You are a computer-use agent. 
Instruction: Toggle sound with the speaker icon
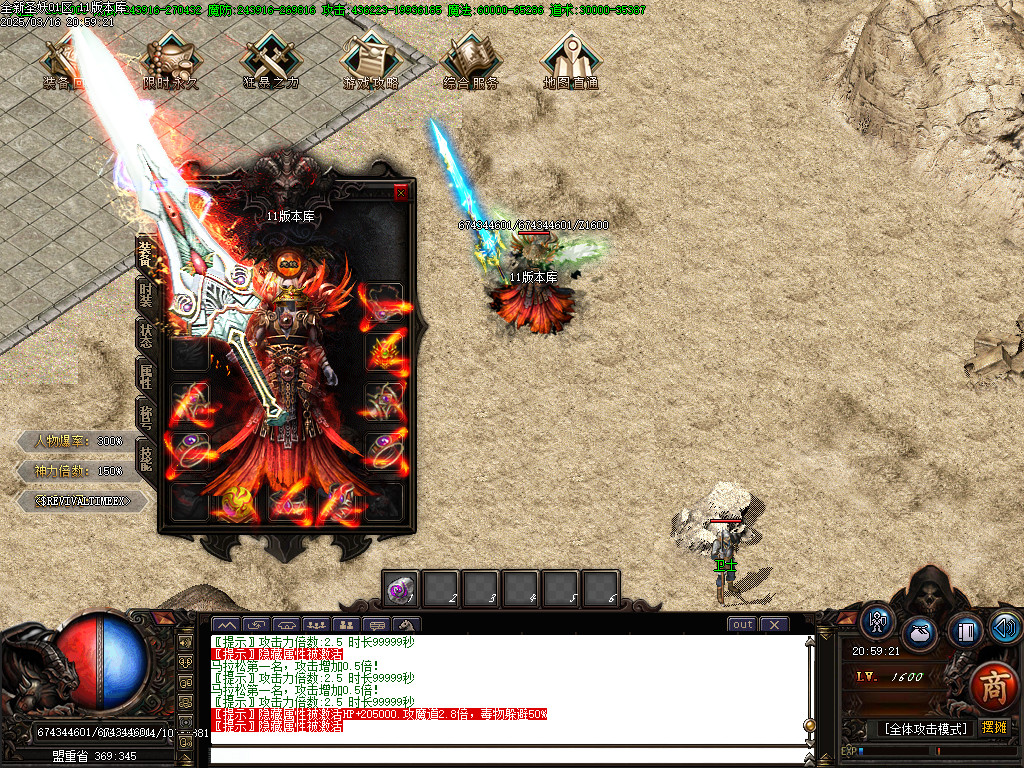pos(1004,628)
